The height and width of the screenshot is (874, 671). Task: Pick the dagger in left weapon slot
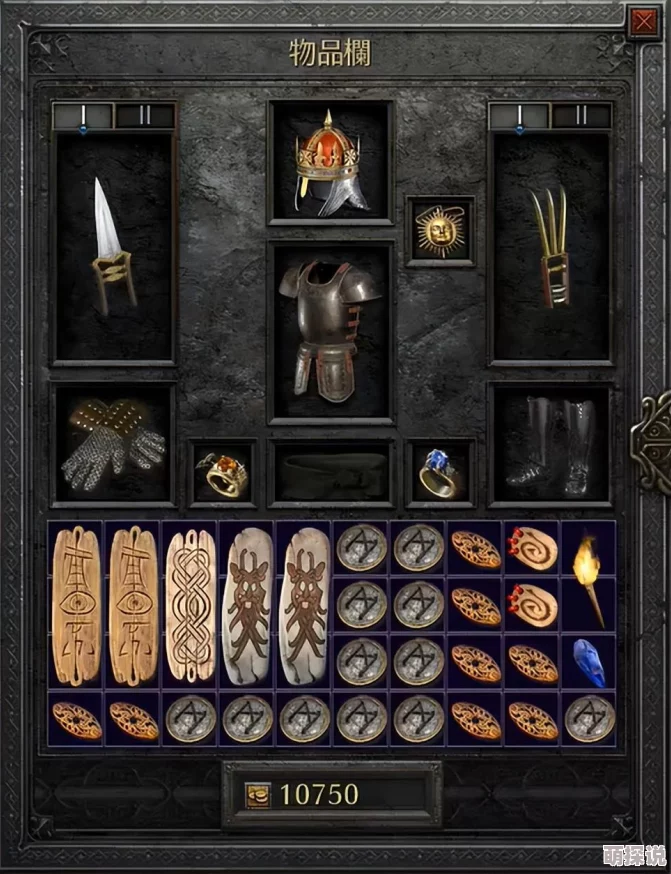tap(114, 246)
